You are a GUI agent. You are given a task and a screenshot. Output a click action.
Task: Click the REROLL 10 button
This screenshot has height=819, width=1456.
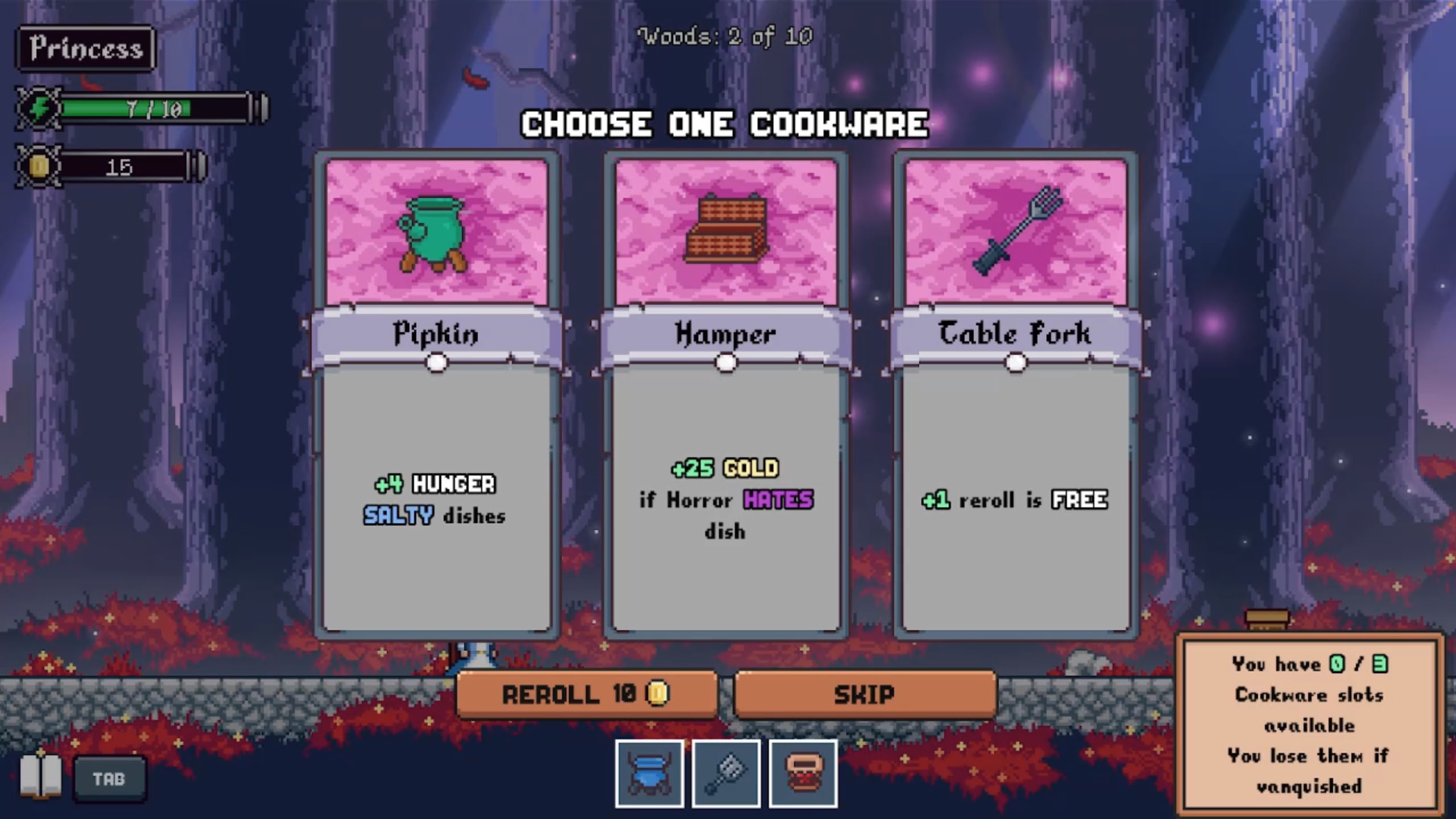(586, 693)
